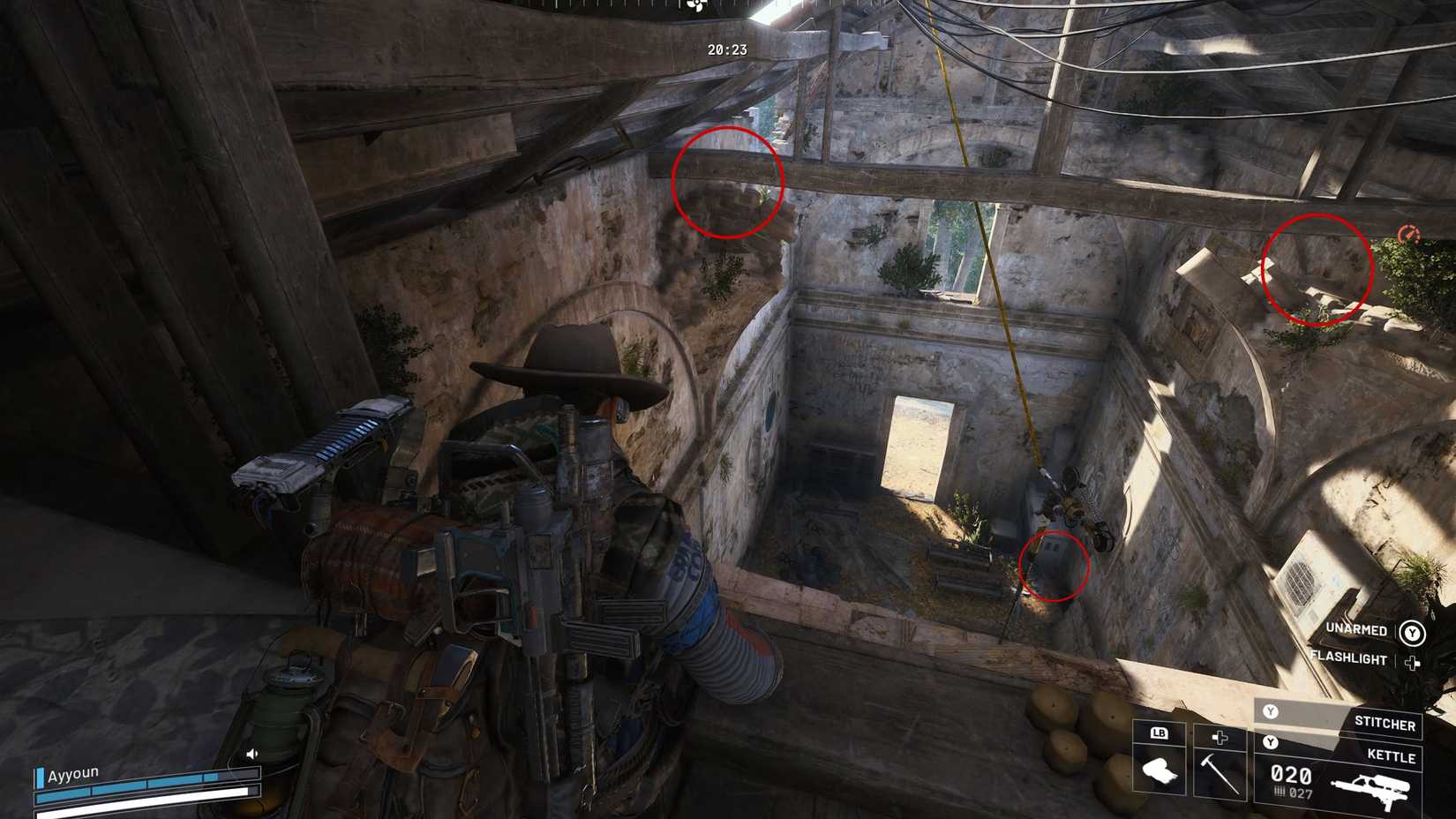This screenshot has width=1456, height=819.
Task: Toggle the FLASHLIGHT label on
Action: 1347,658
